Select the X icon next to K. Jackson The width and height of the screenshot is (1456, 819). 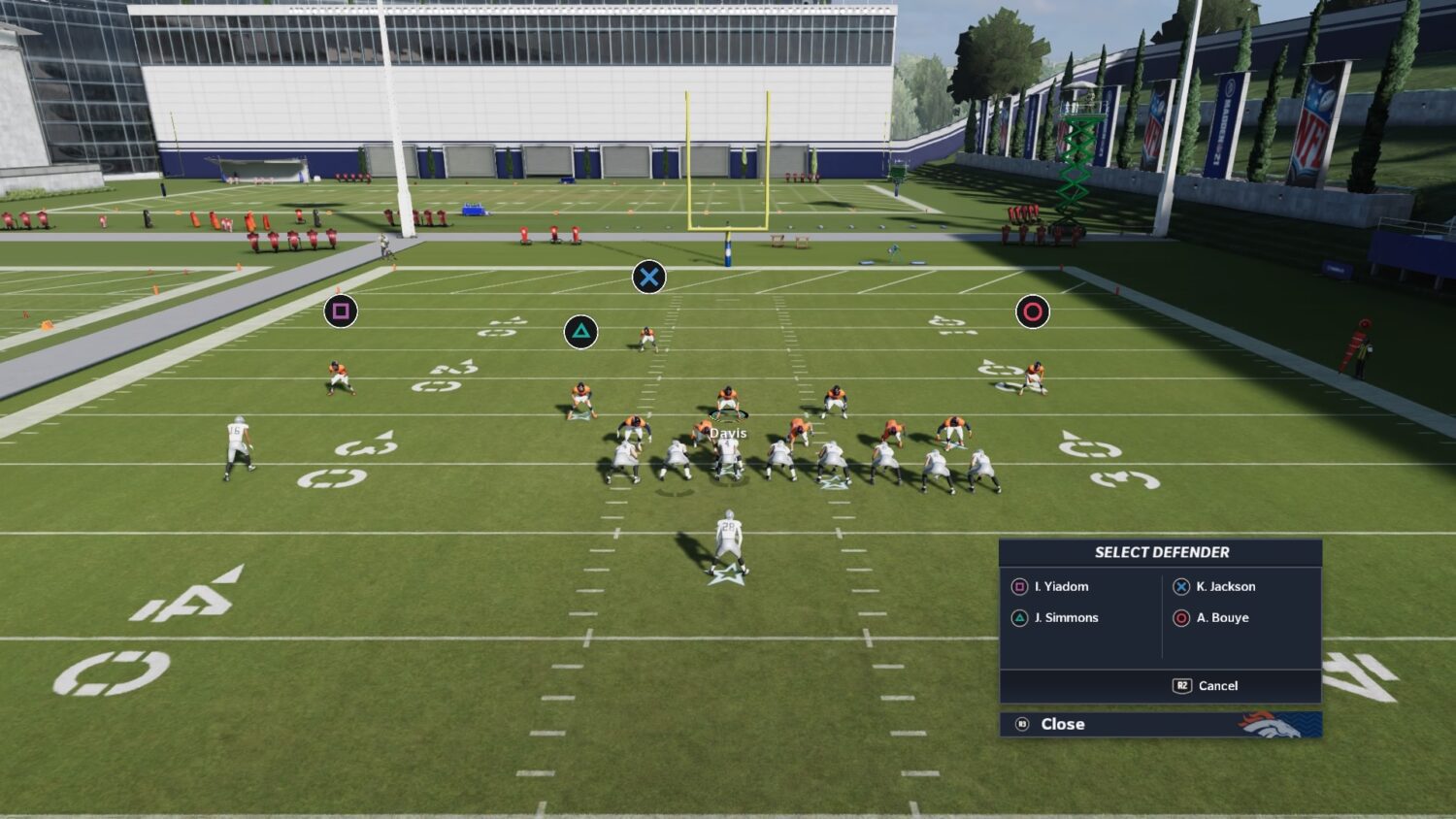pos(1181,586)
